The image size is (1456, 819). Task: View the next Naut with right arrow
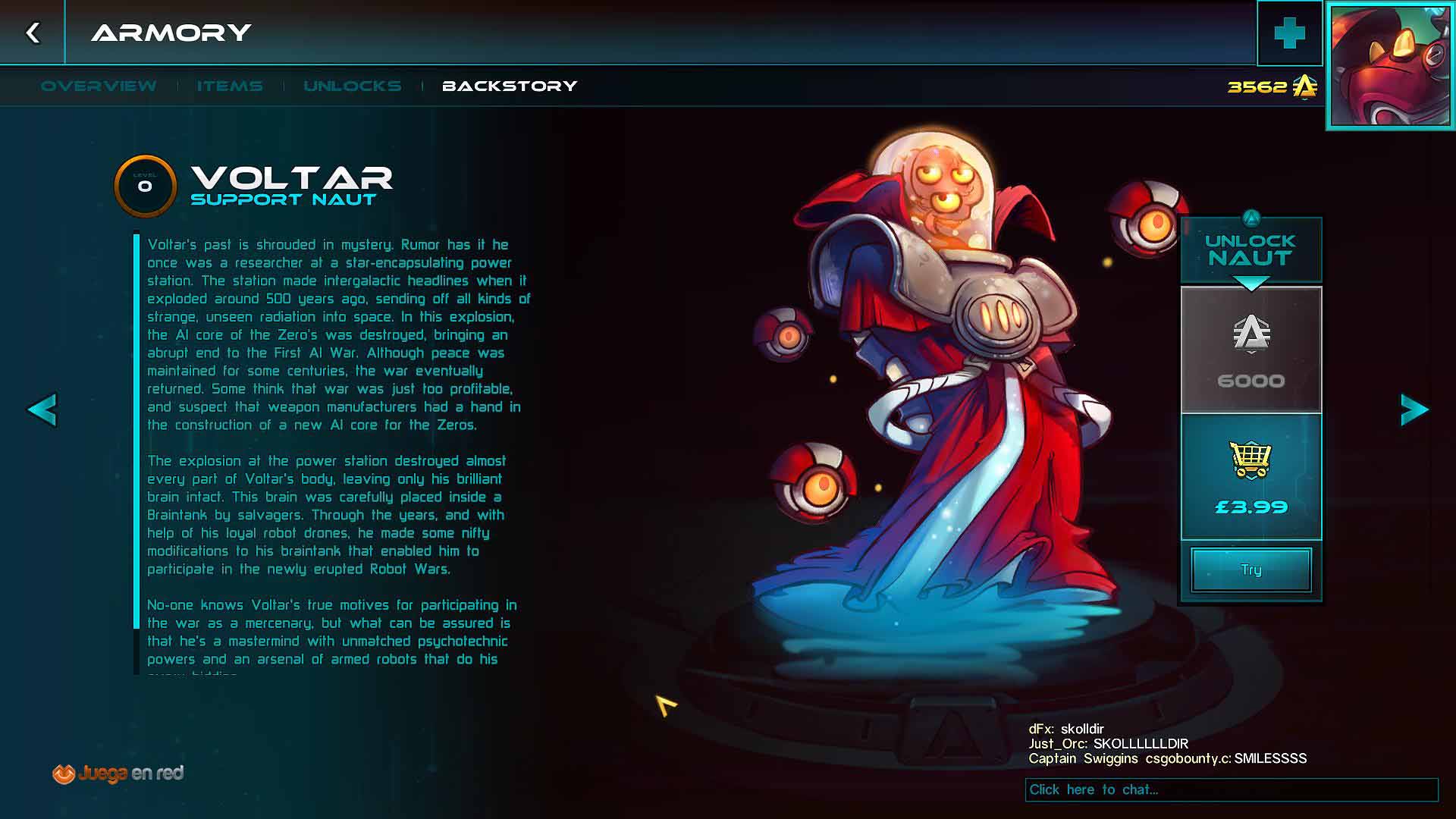(x=1414, y=410)
